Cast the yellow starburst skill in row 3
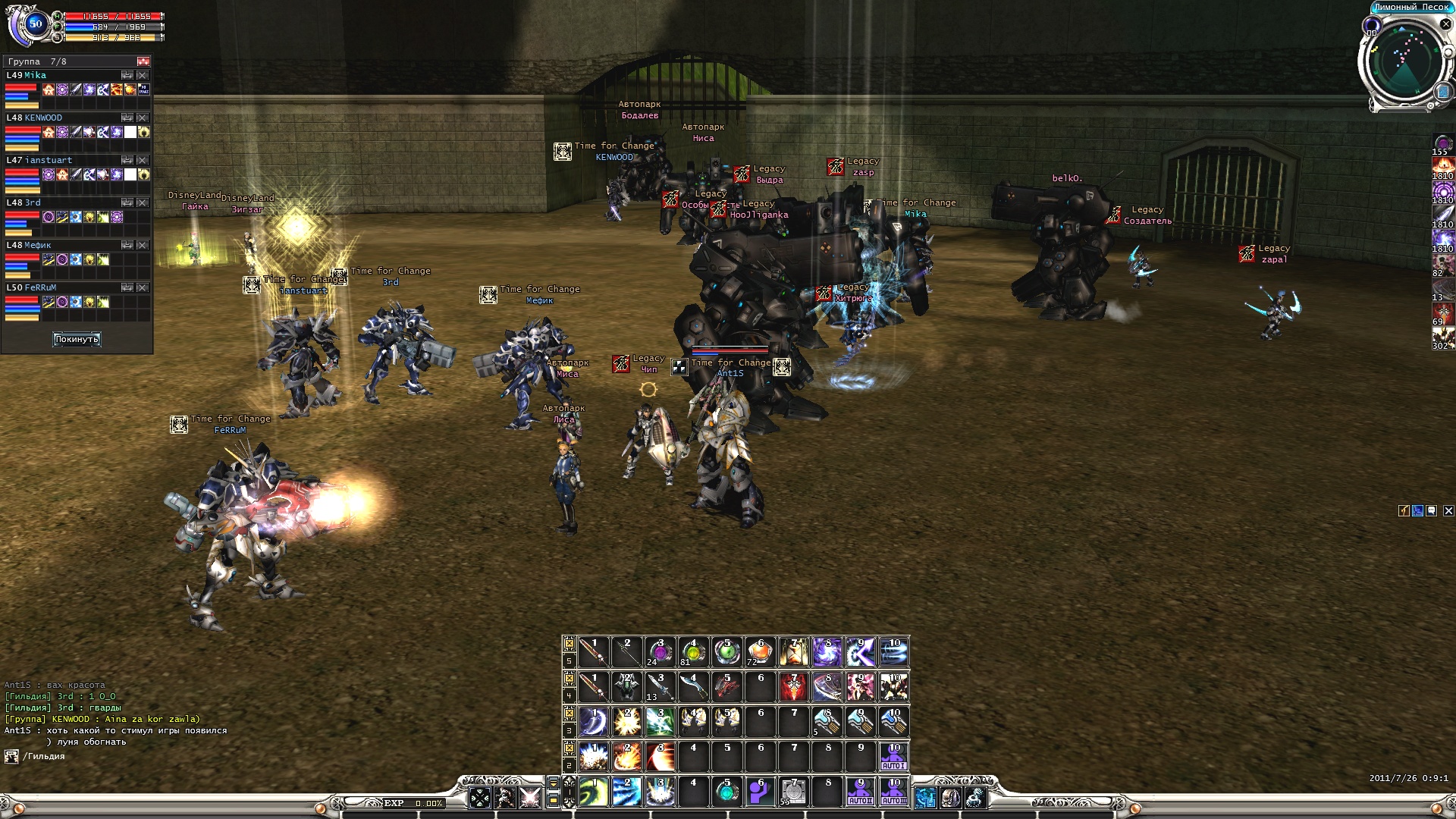The height and width of the screenshot is (819, 1456). (626, 722)
